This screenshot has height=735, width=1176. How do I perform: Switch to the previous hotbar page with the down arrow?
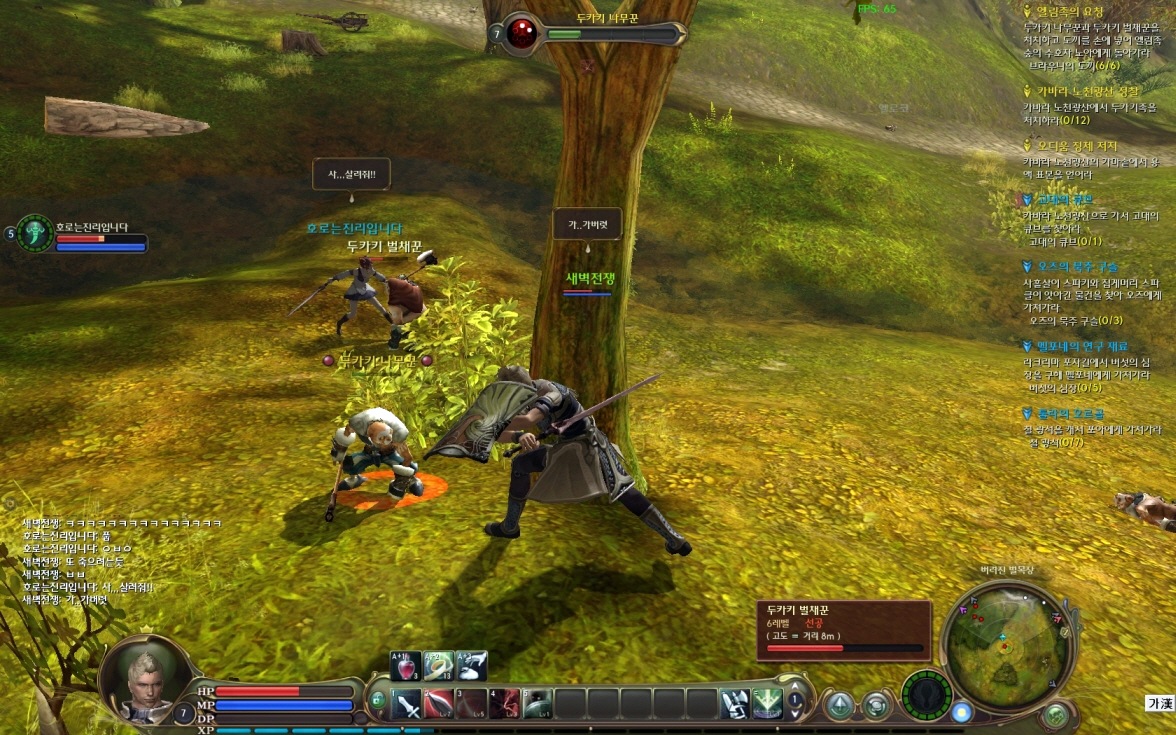tap(796, 712)
